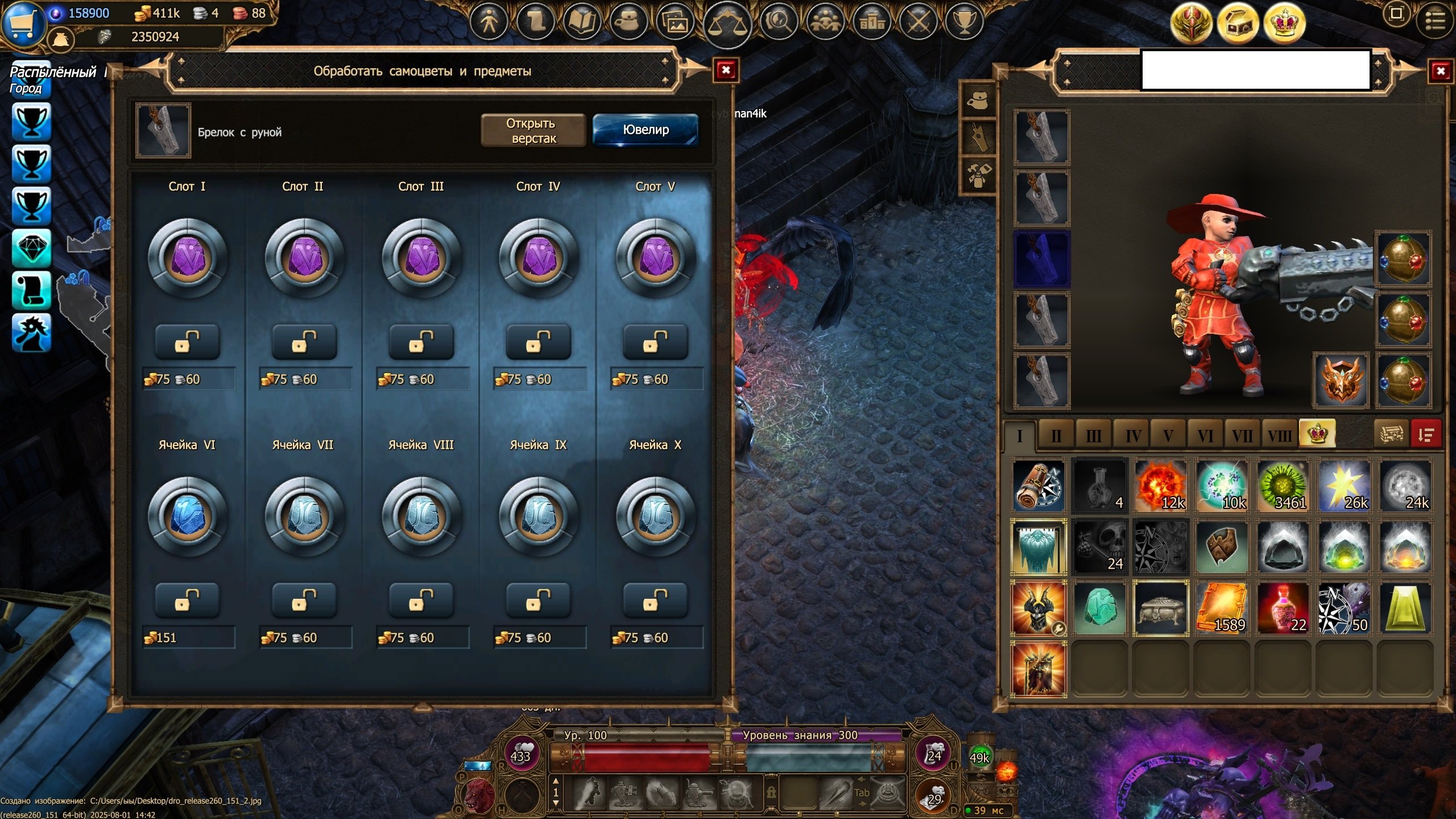Screen dimensions: 1456x819
Task: Close the gem crafting window
Action: tap(726, 70)
